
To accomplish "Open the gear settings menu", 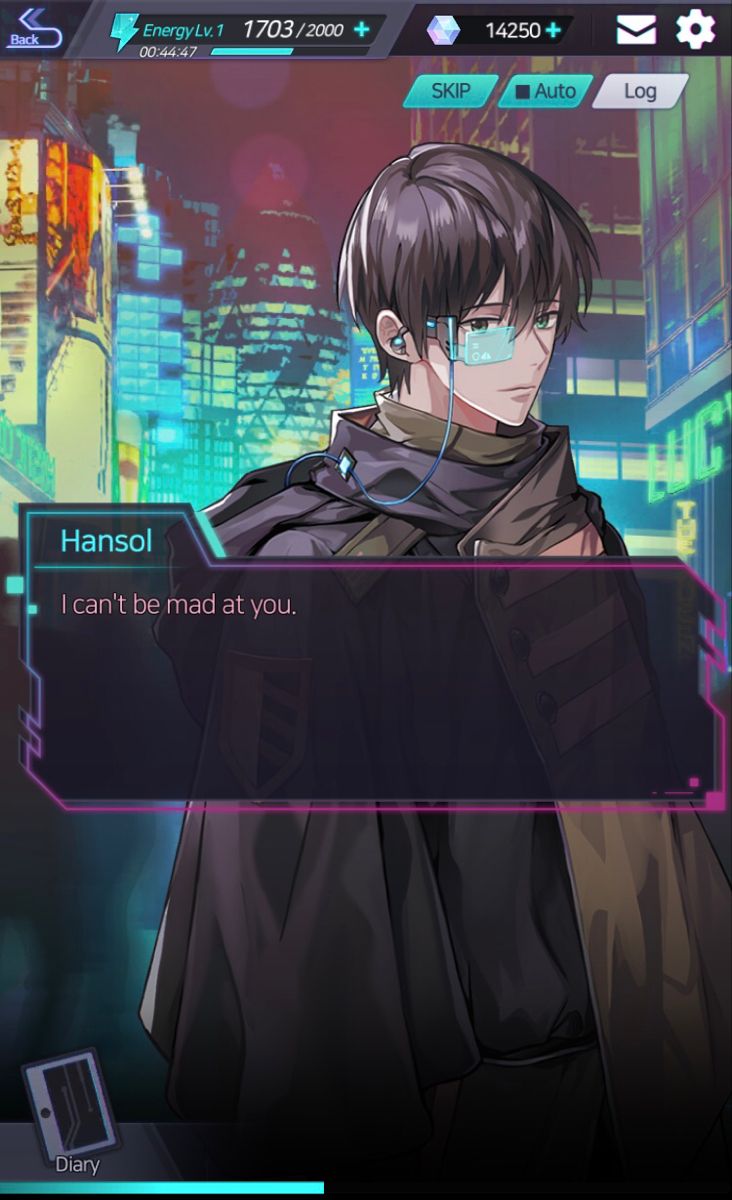I will pyautogui.click(x=696, y=29).
